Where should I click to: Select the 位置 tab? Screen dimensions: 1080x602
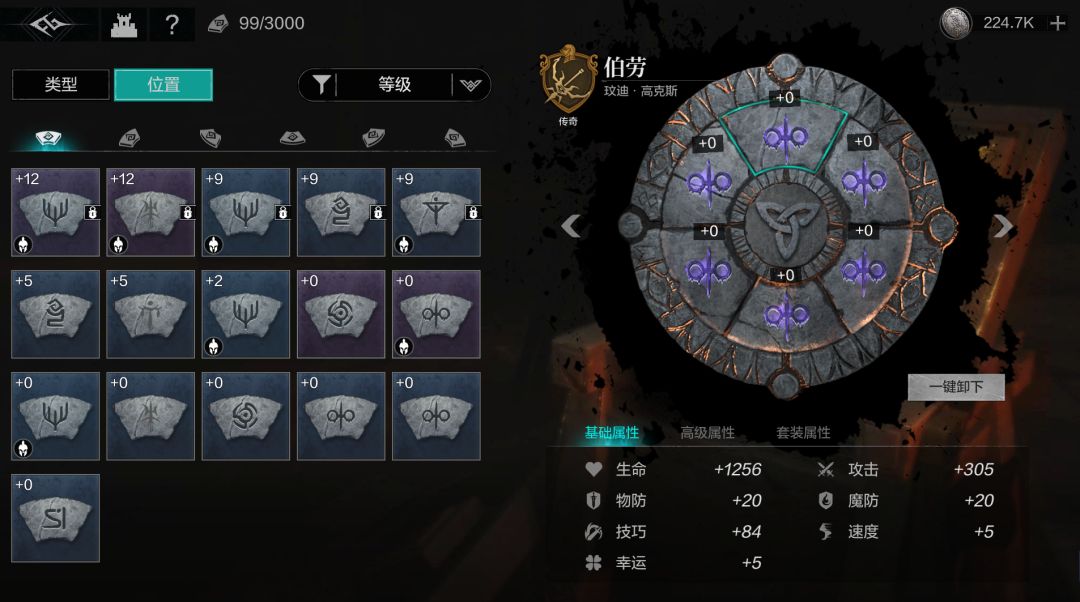click(x=163, y=85)
